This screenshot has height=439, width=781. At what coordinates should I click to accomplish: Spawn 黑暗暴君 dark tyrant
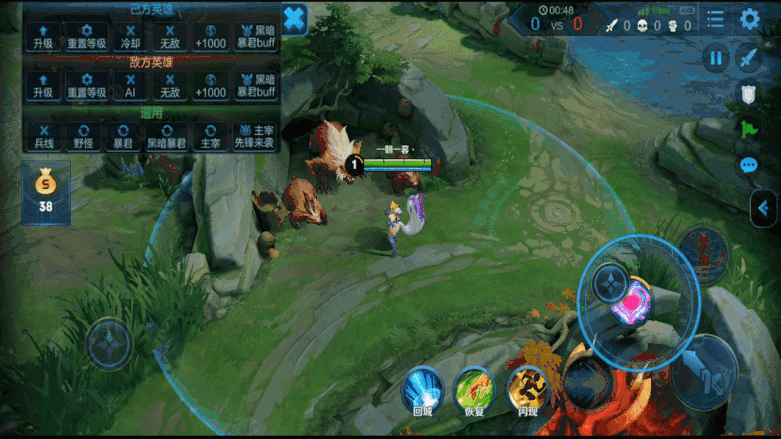pyautogui.click(x=166, y=136)
